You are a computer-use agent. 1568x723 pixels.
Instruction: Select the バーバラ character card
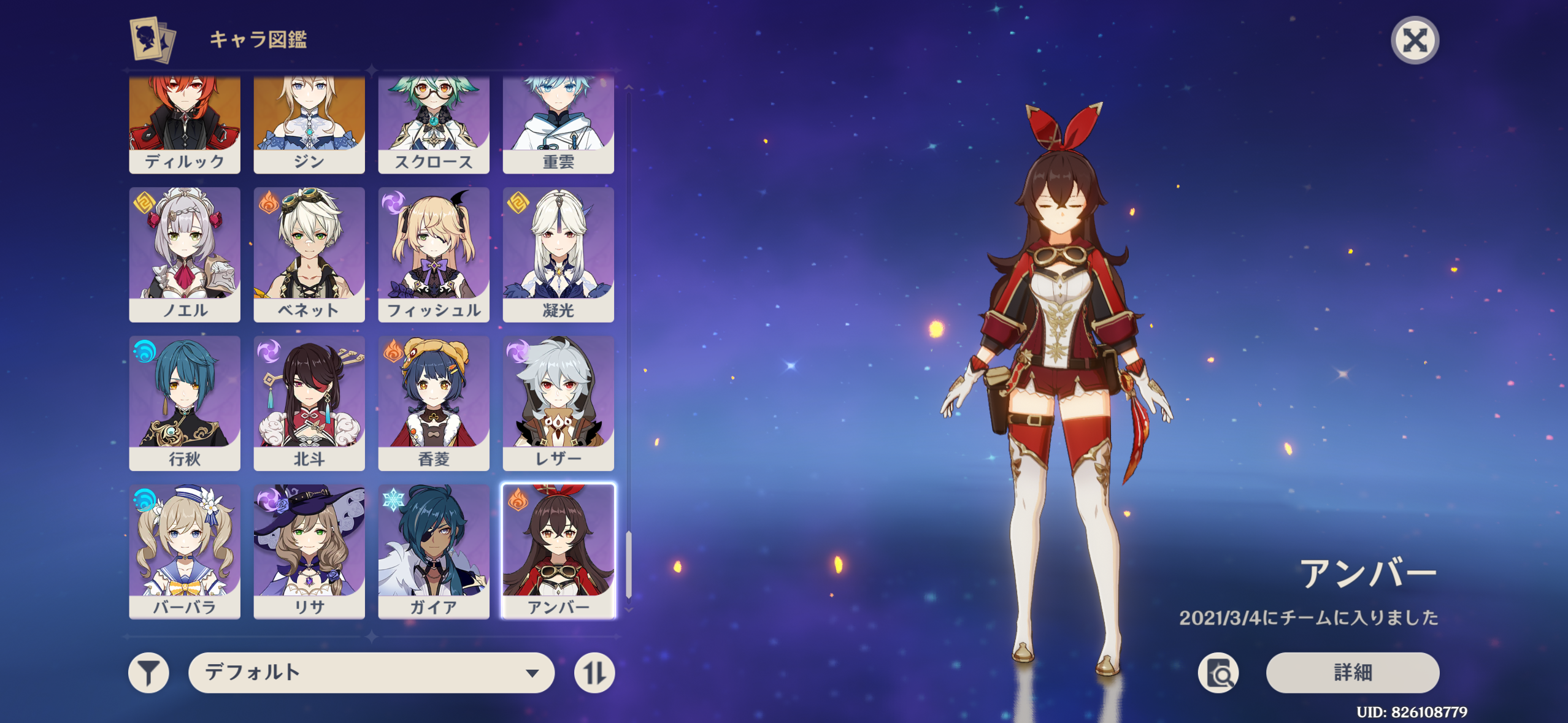point(184,551)
